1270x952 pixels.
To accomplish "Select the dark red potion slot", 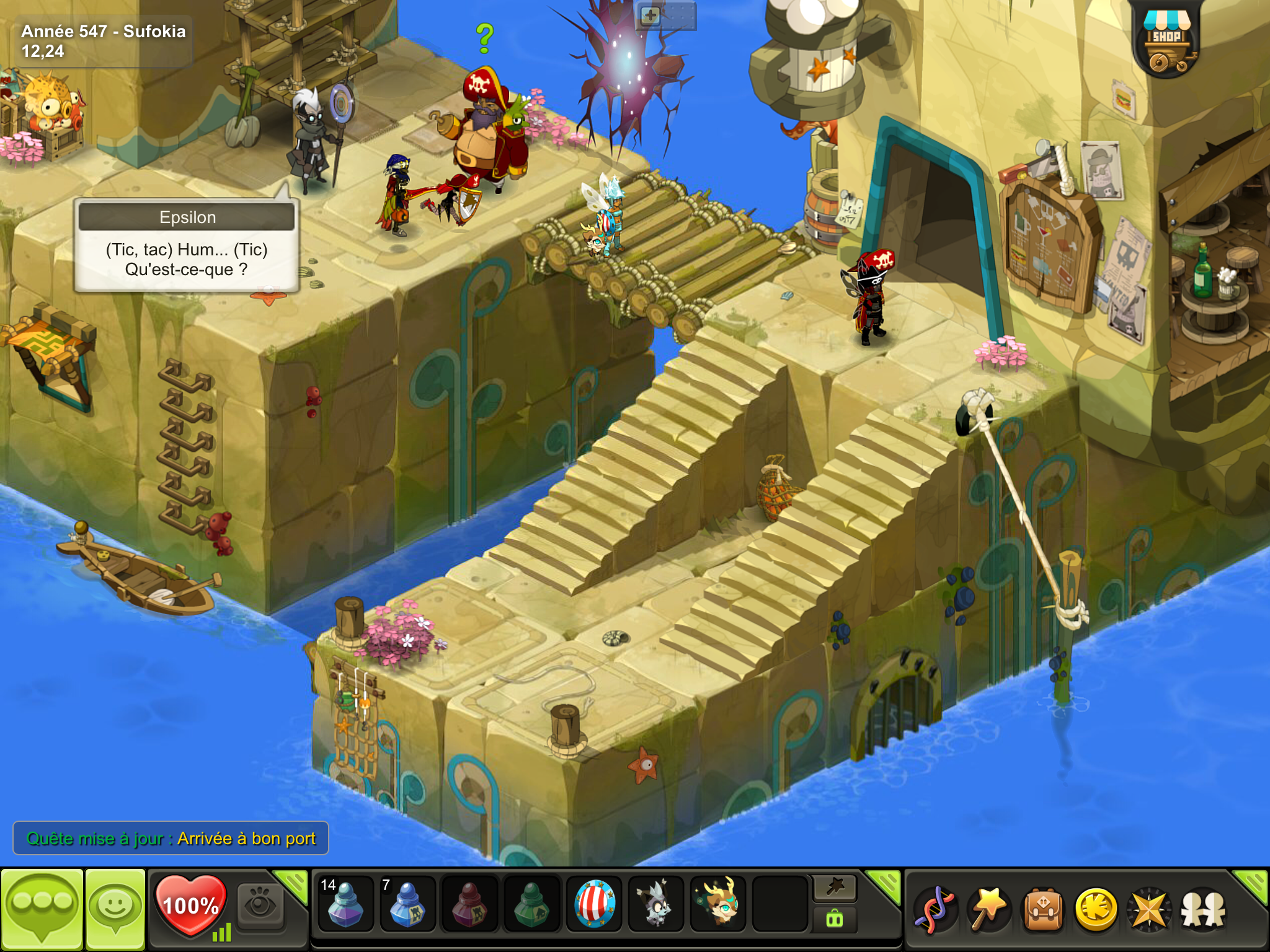I will click(x=469, y=904).
